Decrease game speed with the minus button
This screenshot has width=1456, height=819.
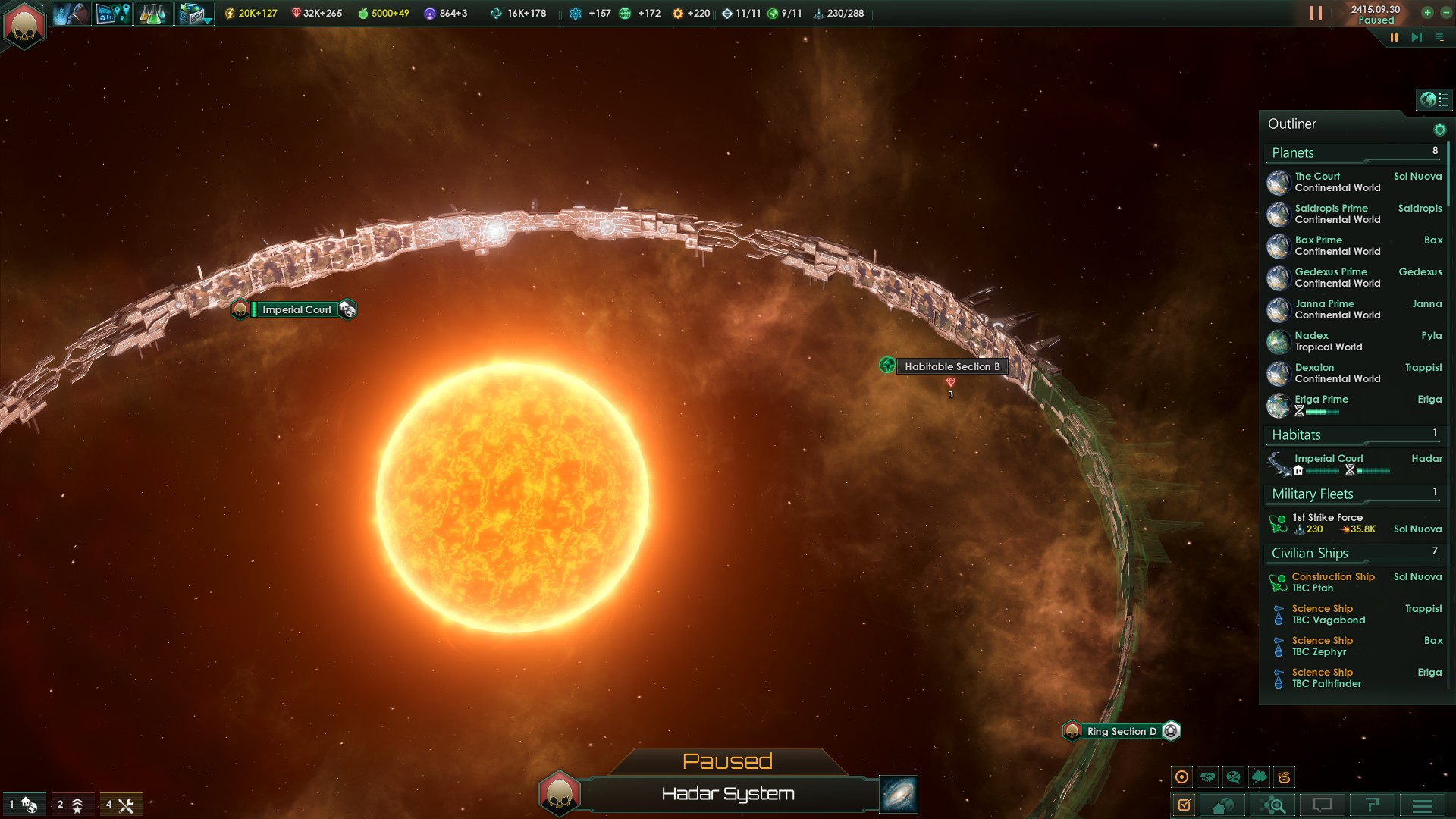point(1445,13)
